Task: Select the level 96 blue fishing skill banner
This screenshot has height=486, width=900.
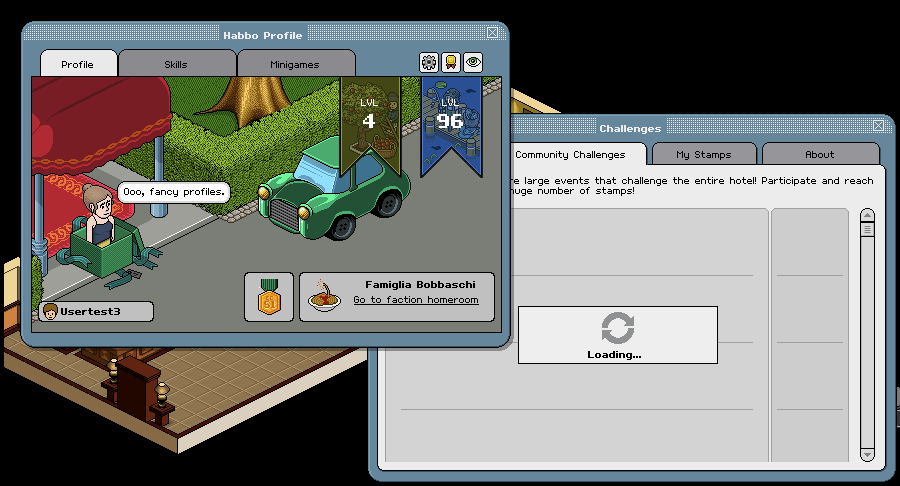Action: tap(450, 120)
